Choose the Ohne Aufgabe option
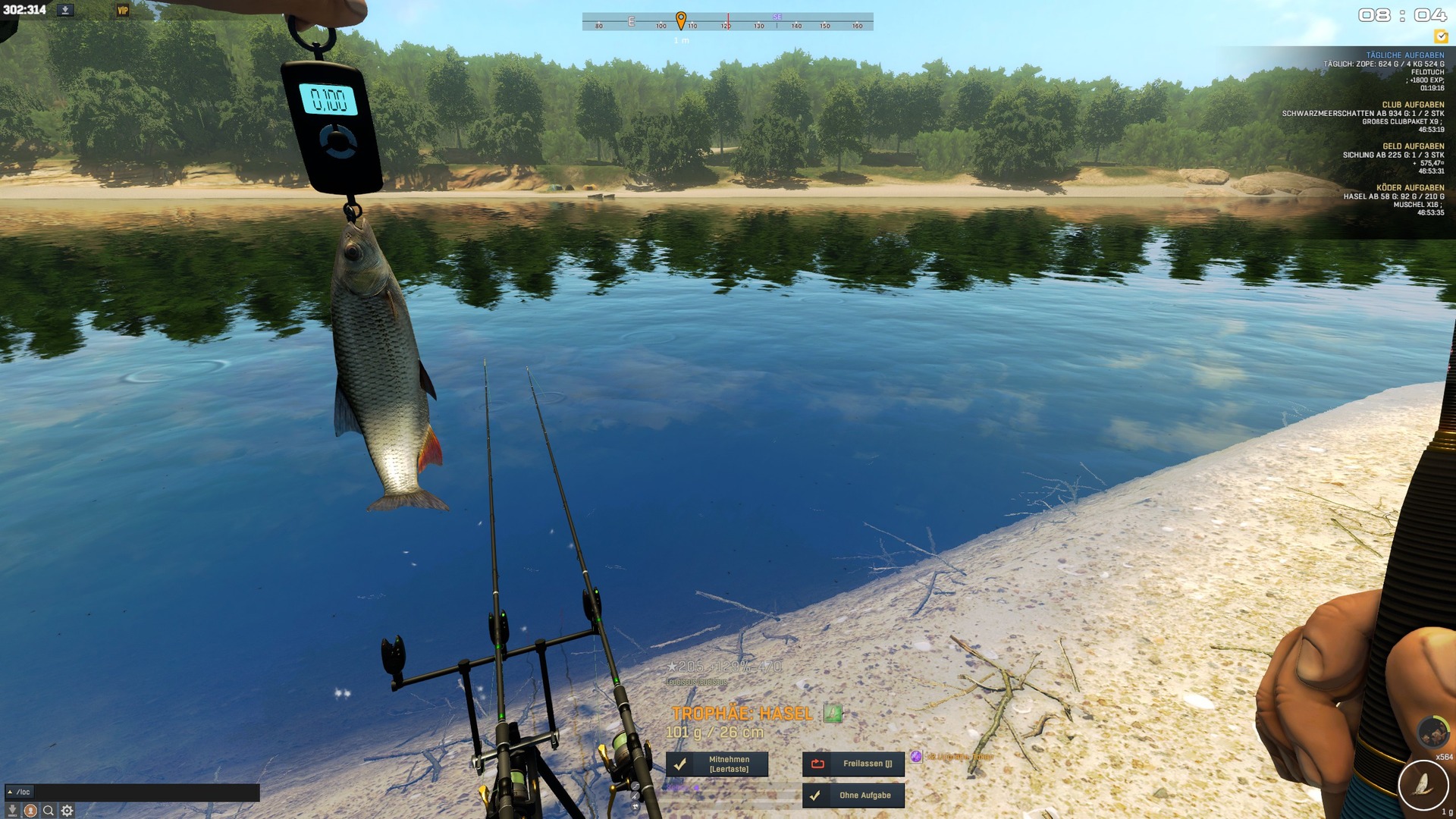This screenshot has height=819, width=1456. coord(853,795)
